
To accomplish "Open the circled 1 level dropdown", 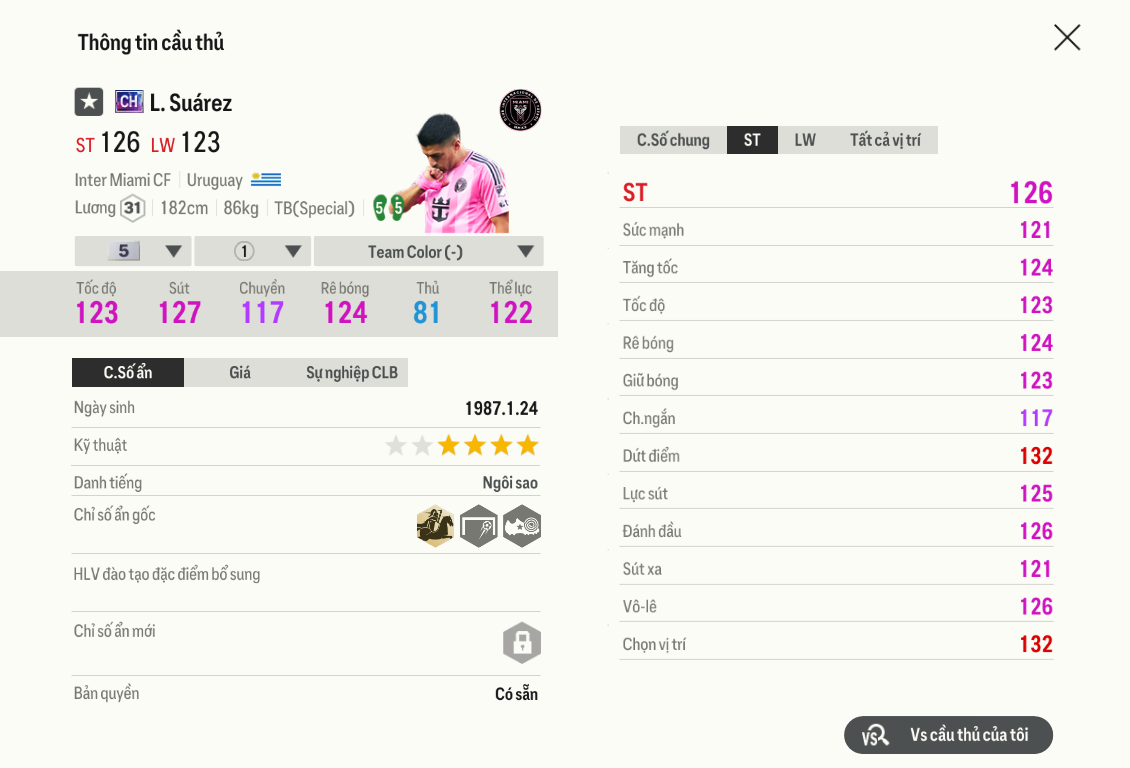I will (x=253, y=252).
